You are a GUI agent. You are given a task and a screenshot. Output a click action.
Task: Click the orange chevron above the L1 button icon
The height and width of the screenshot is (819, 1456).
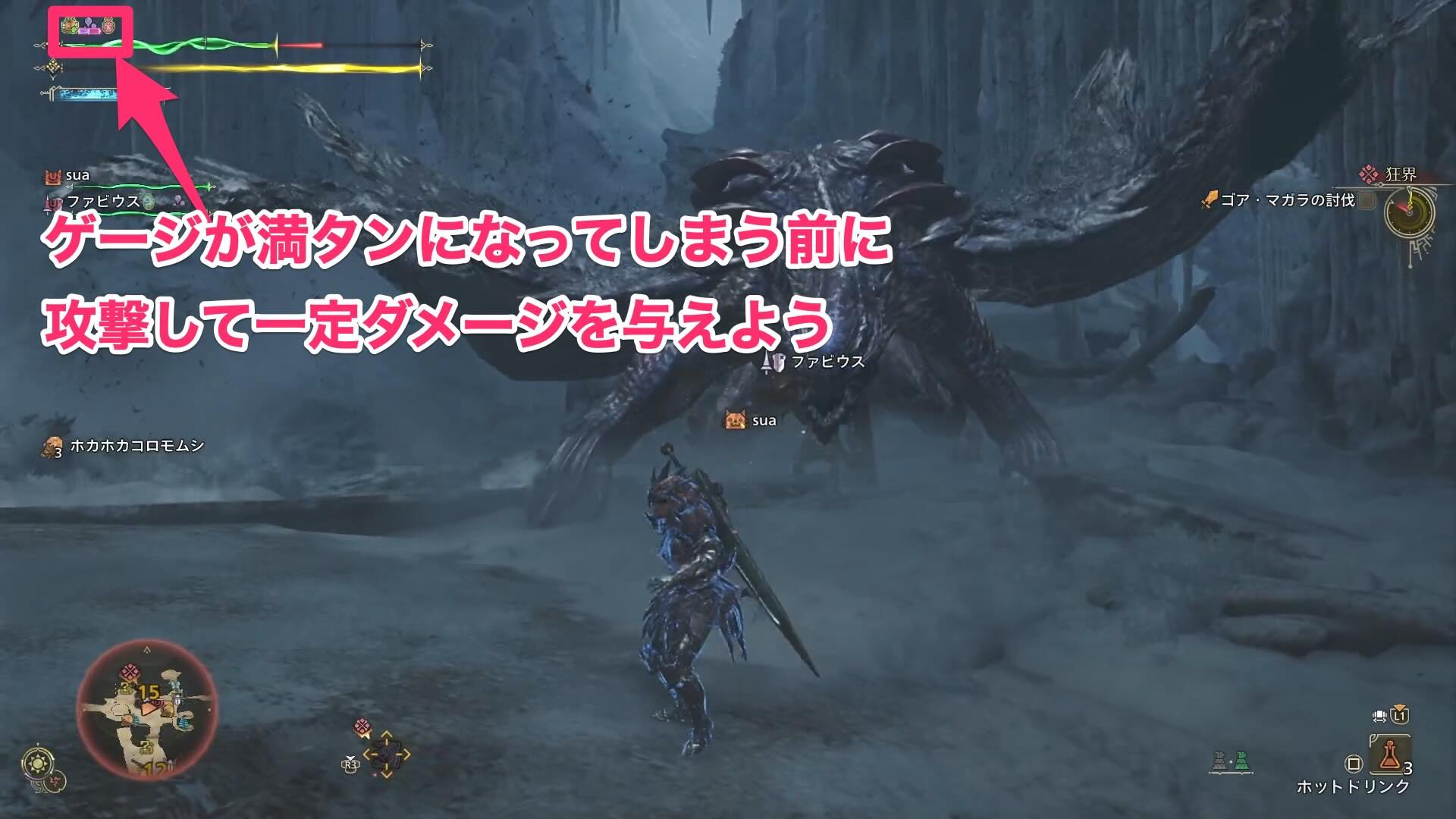(1399, 706)
